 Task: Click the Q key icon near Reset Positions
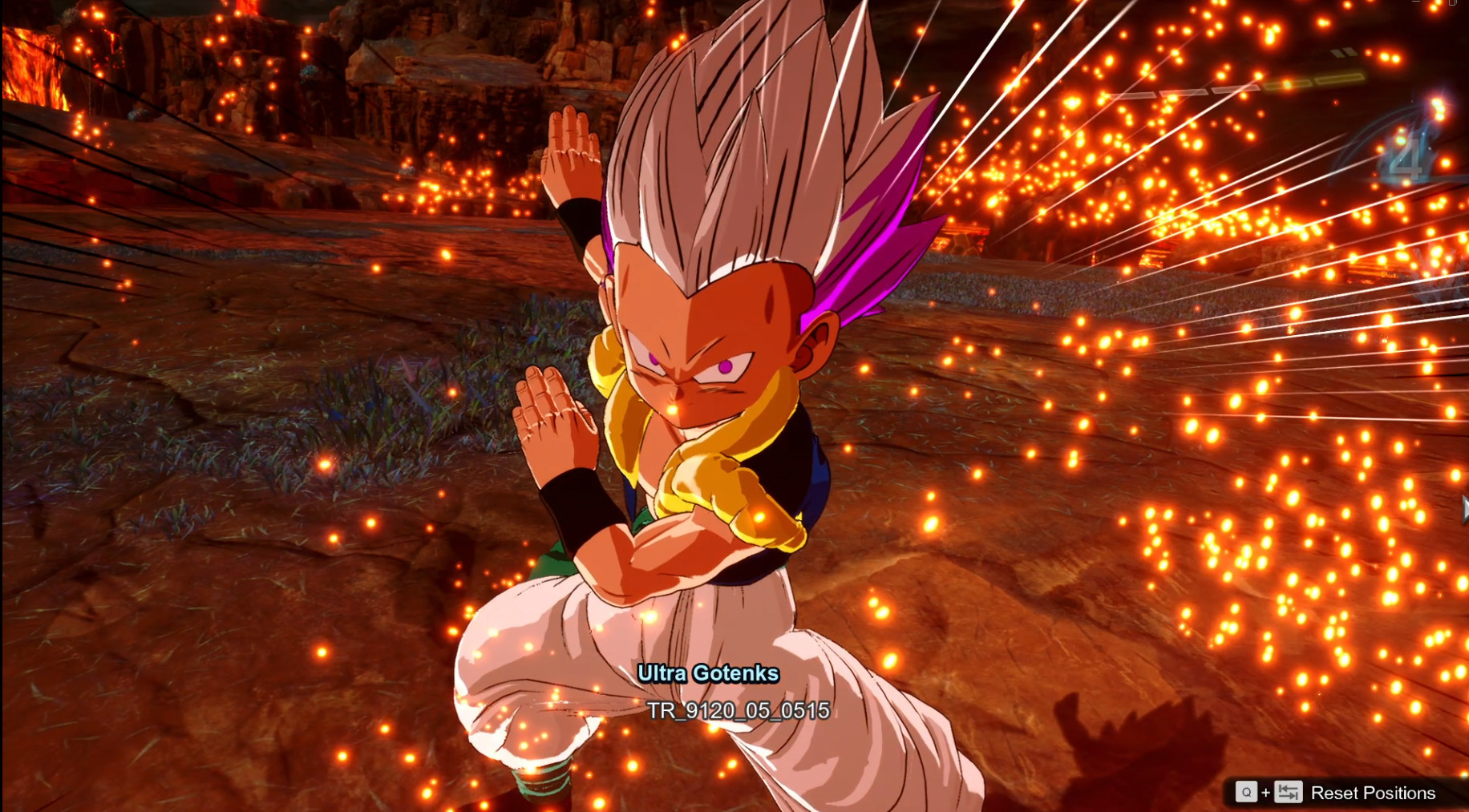[x=1246, y=792]
